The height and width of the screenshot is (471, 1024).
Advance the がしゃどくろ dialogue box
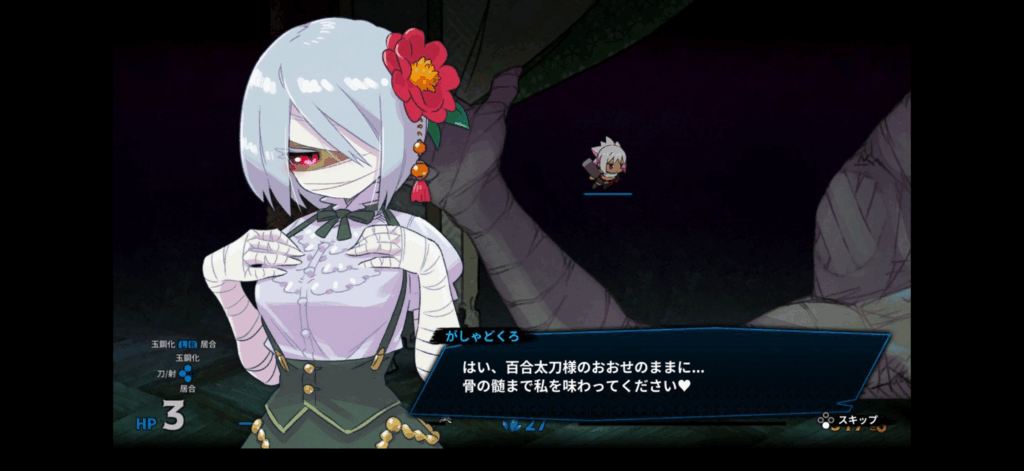[650, 375]
